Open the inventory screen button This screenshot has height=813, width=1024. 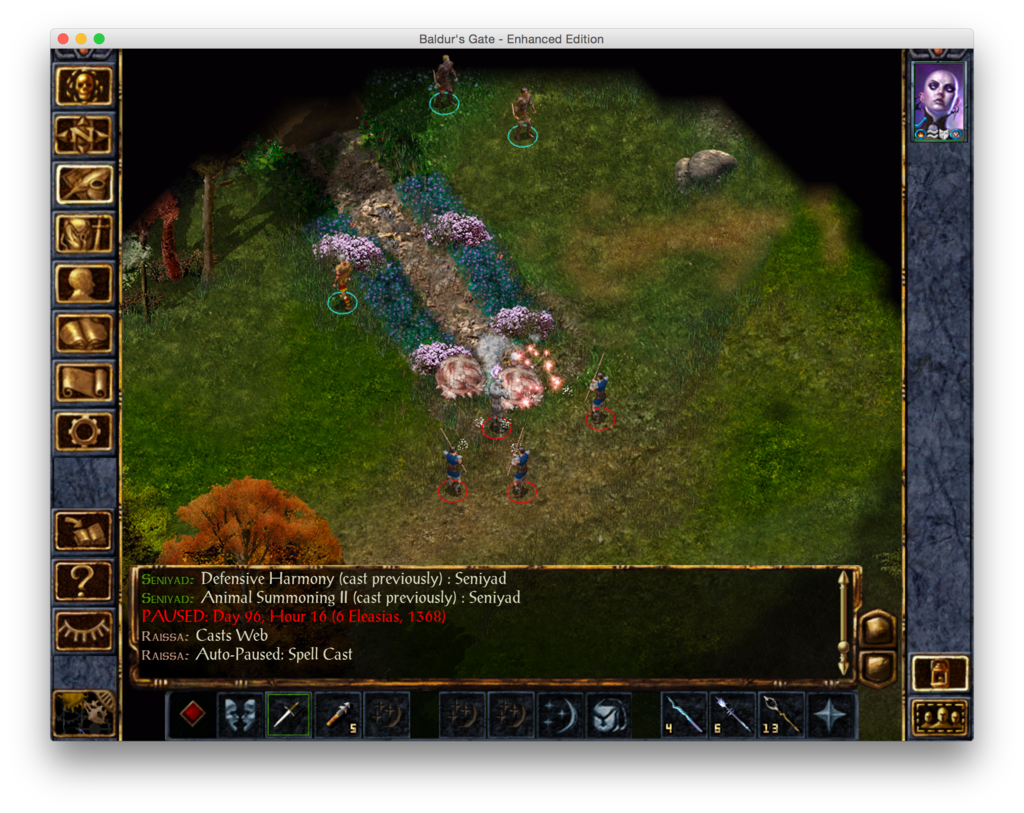(84, 234)
